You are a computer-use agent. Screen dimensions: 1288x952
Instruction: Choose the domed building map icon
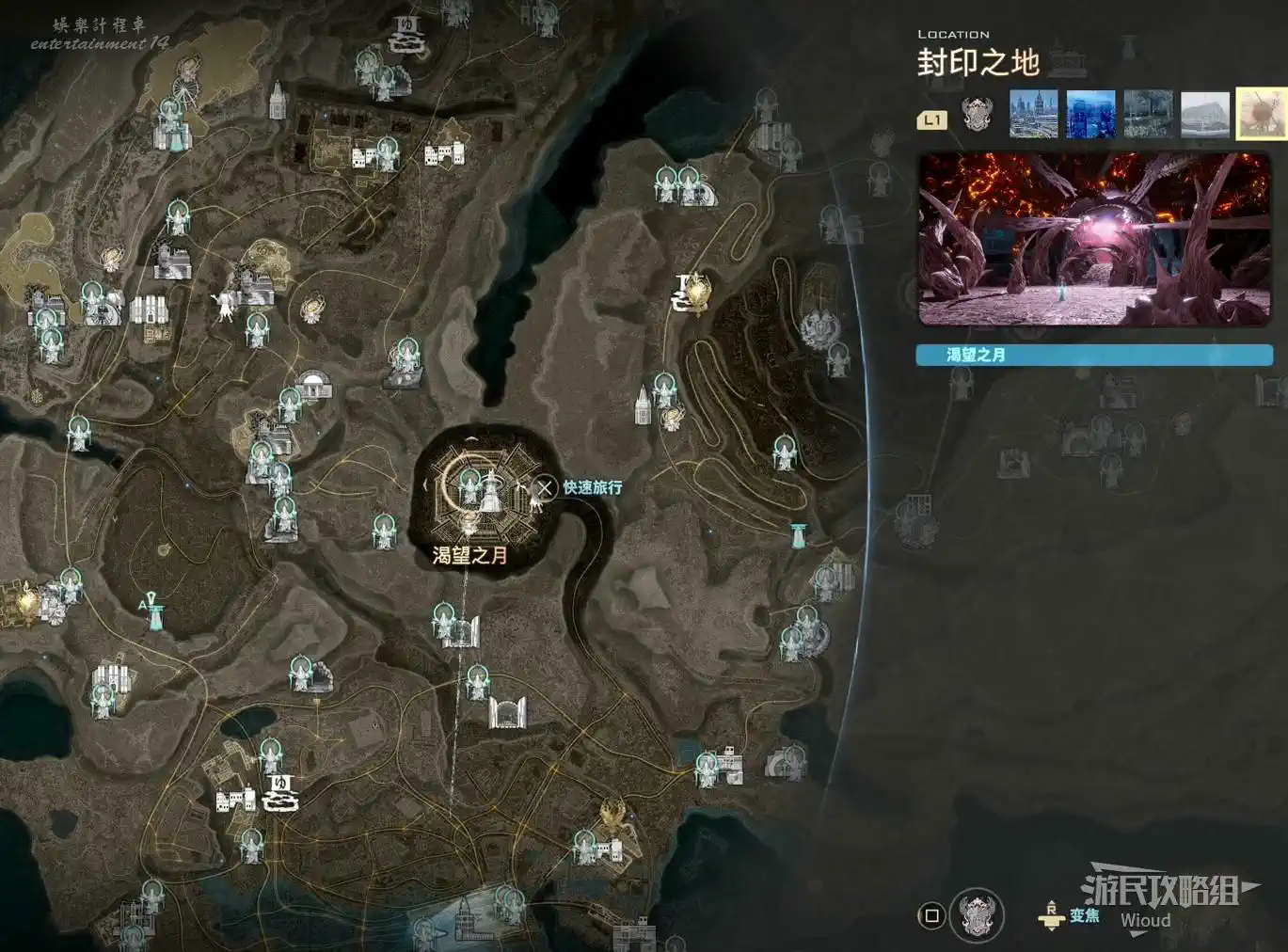[315, 385]
